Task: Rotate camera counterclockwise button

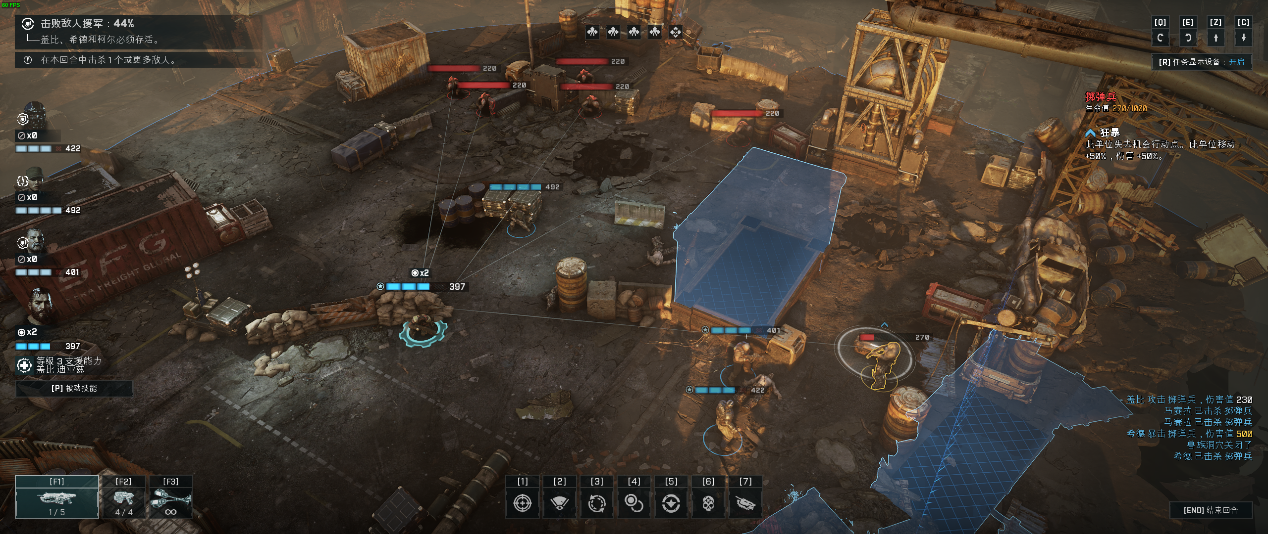Action: click(1160, 37)
